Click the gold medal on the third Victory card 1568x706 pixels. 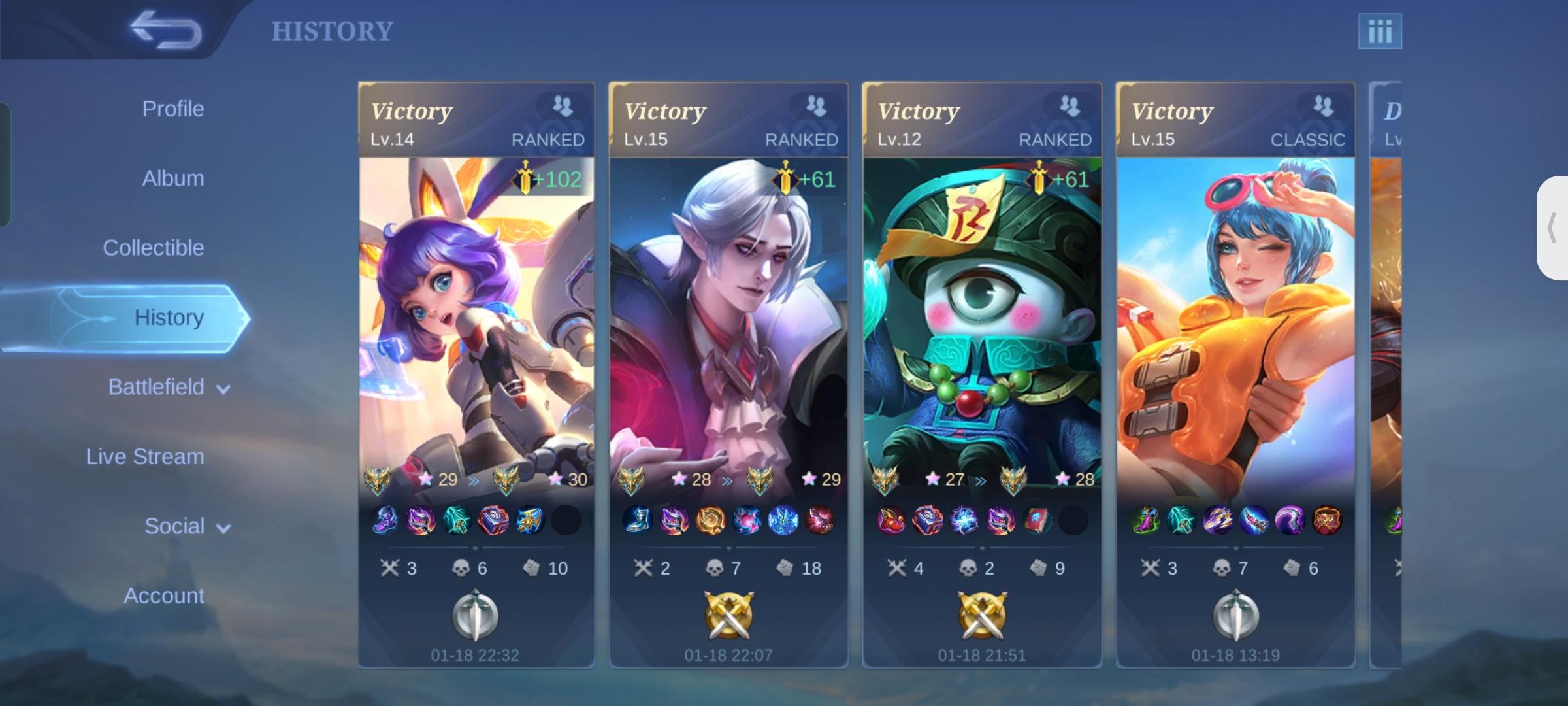(982, 617)
